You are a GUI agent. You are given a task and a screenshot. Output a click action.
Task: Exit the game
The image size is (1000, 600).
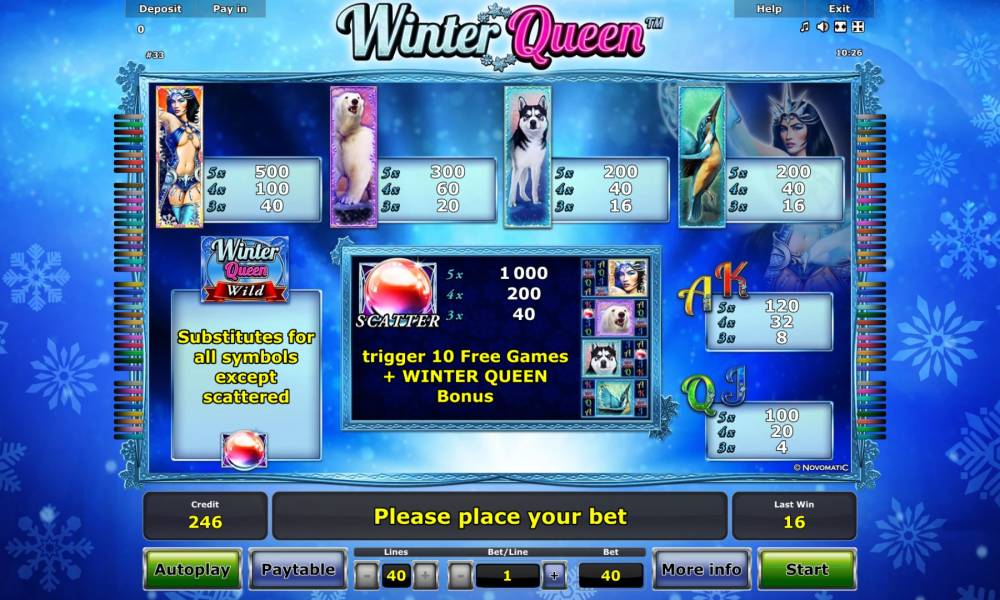[x=839, y=9]
